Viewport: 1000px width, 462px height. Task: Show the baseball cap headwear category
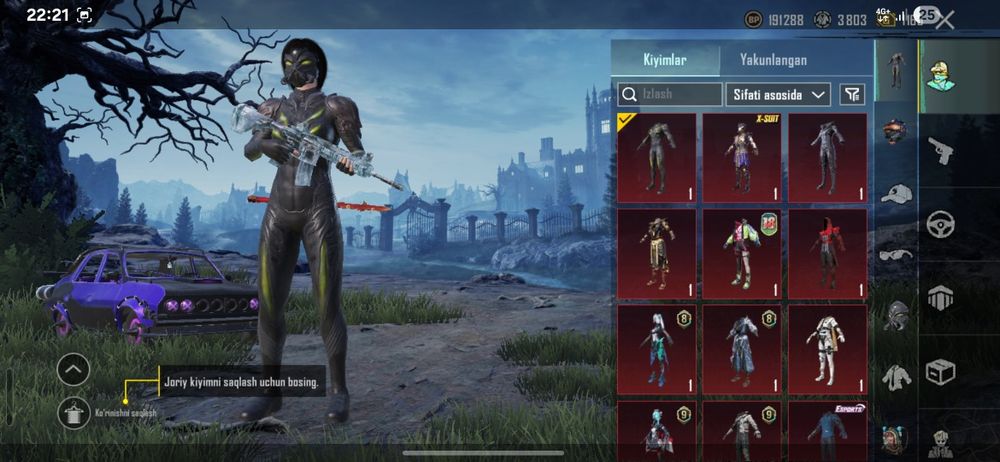click(896, 194)
